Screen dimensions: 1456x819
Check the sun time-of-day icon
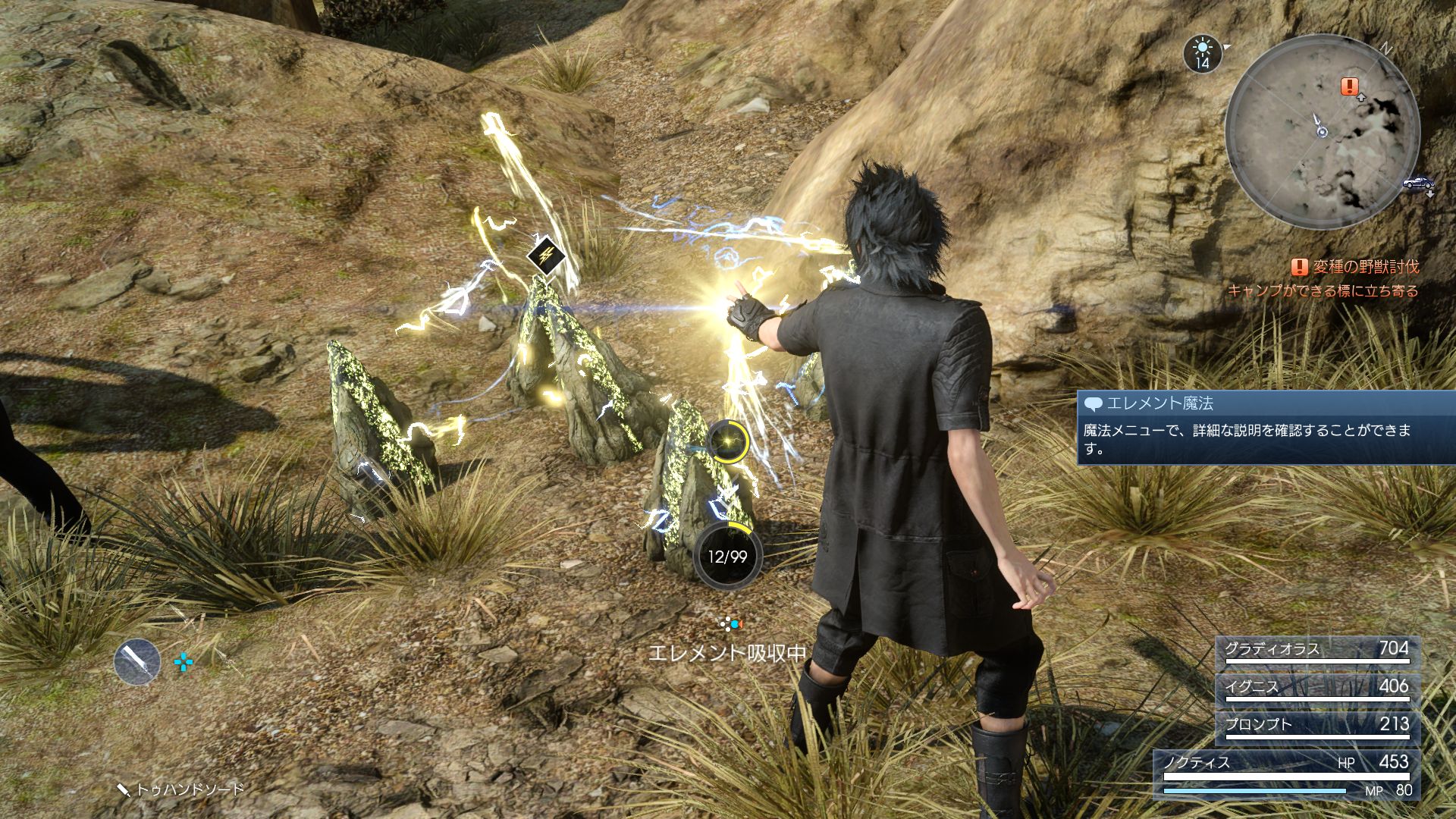coord(1202,54)
